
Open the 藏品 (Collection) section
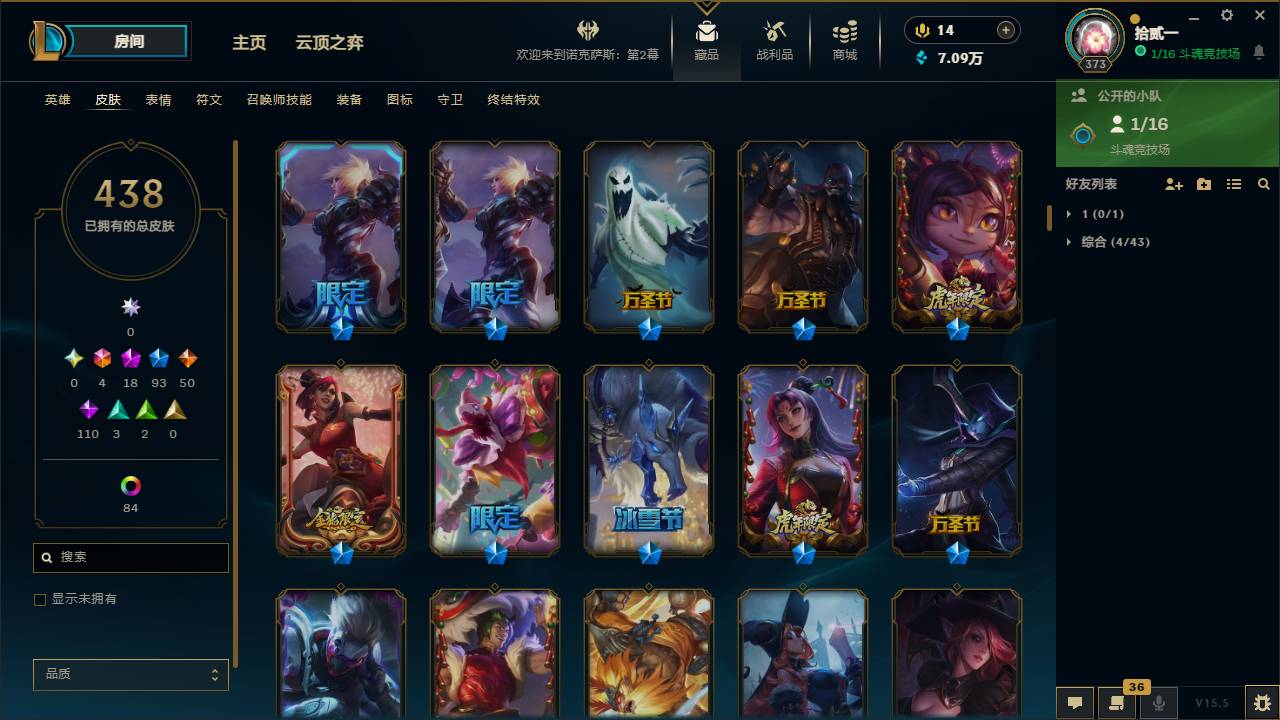[706, 40]
